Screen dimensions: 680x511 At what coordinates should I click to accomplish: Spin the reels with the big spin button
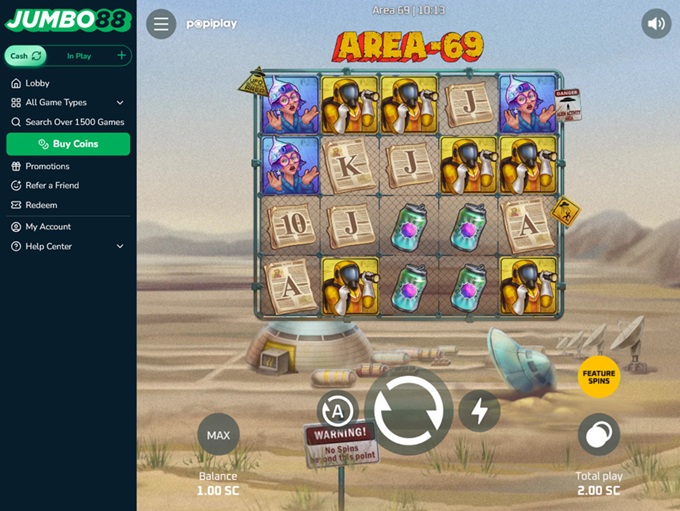pyautogui.click(x=408, y=411)
